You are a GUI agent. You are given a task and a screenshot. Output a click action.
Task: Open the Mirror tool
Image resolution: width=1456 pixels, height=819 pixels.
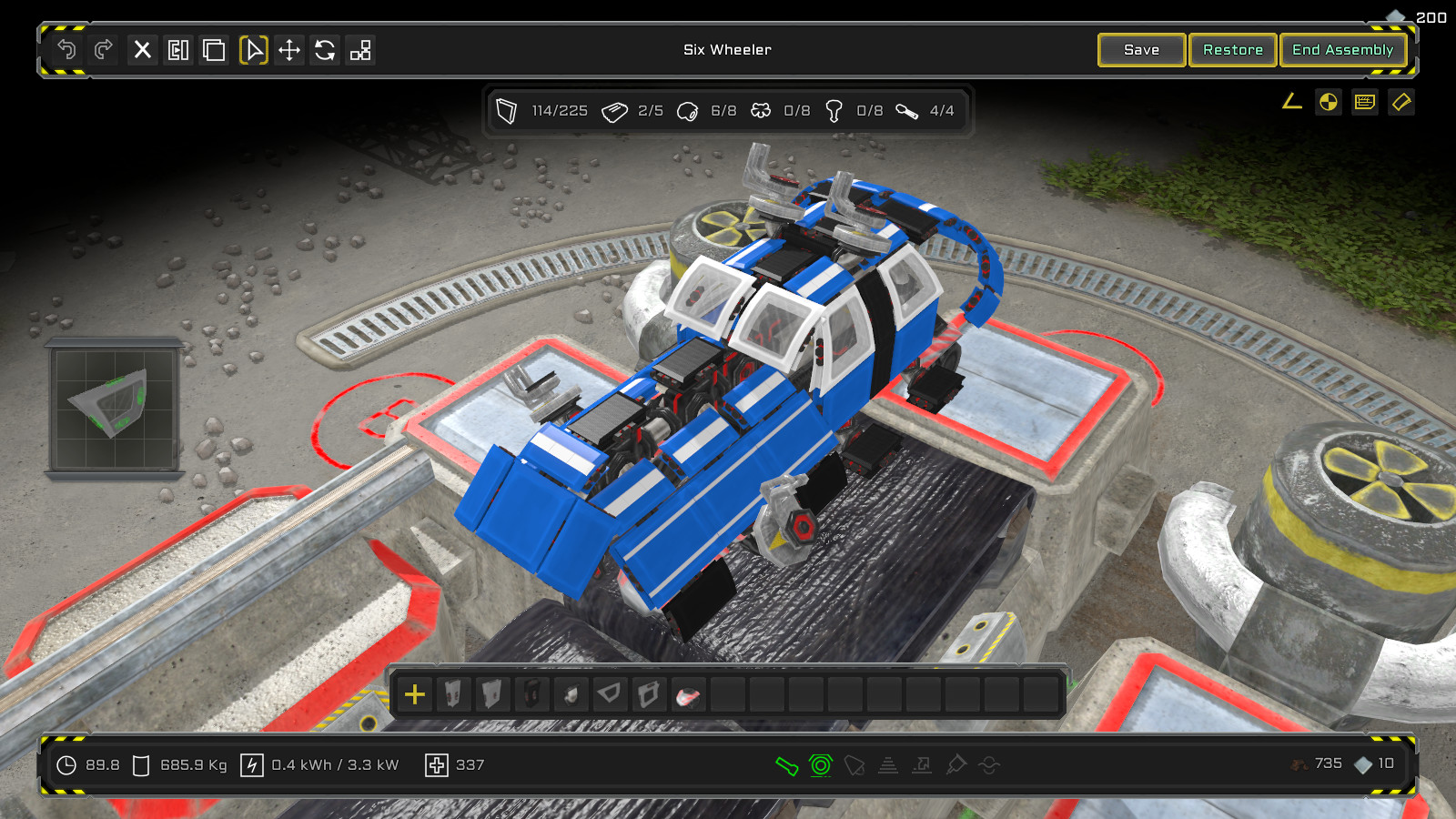click(x=178, y=51)
